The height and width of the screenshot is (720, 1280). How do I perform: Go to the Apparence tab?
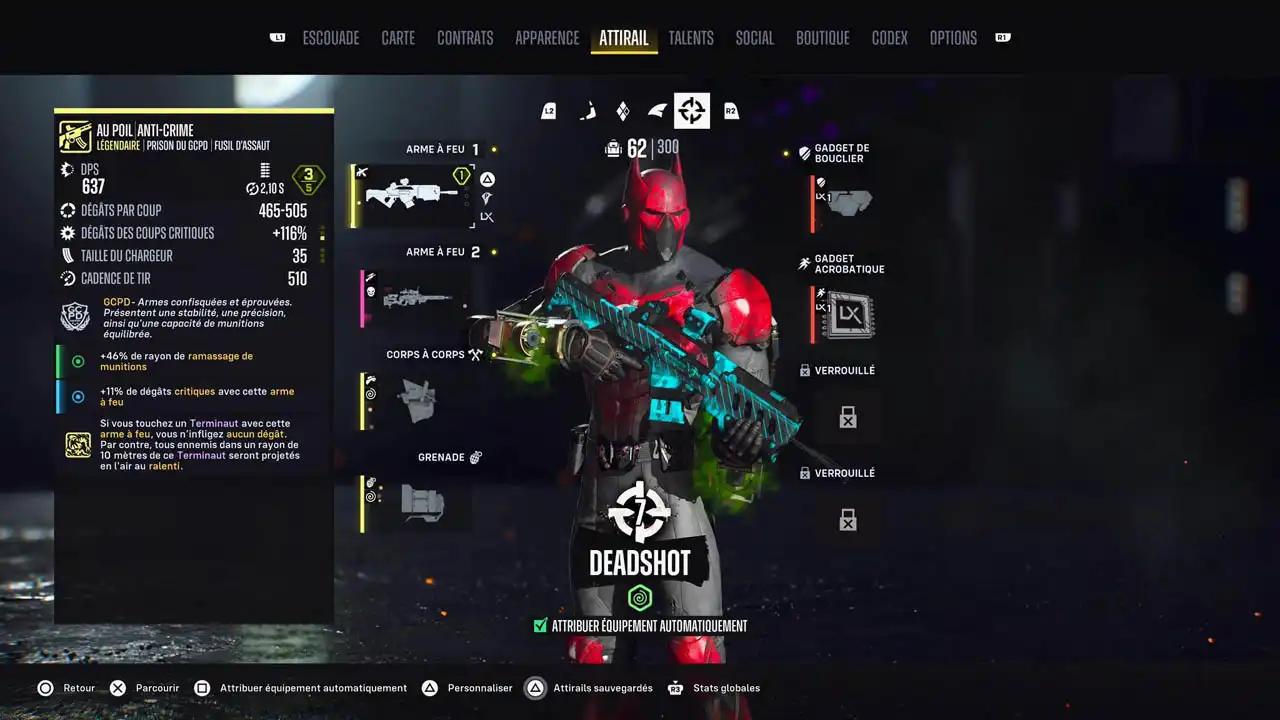click(x=547, y=38)
